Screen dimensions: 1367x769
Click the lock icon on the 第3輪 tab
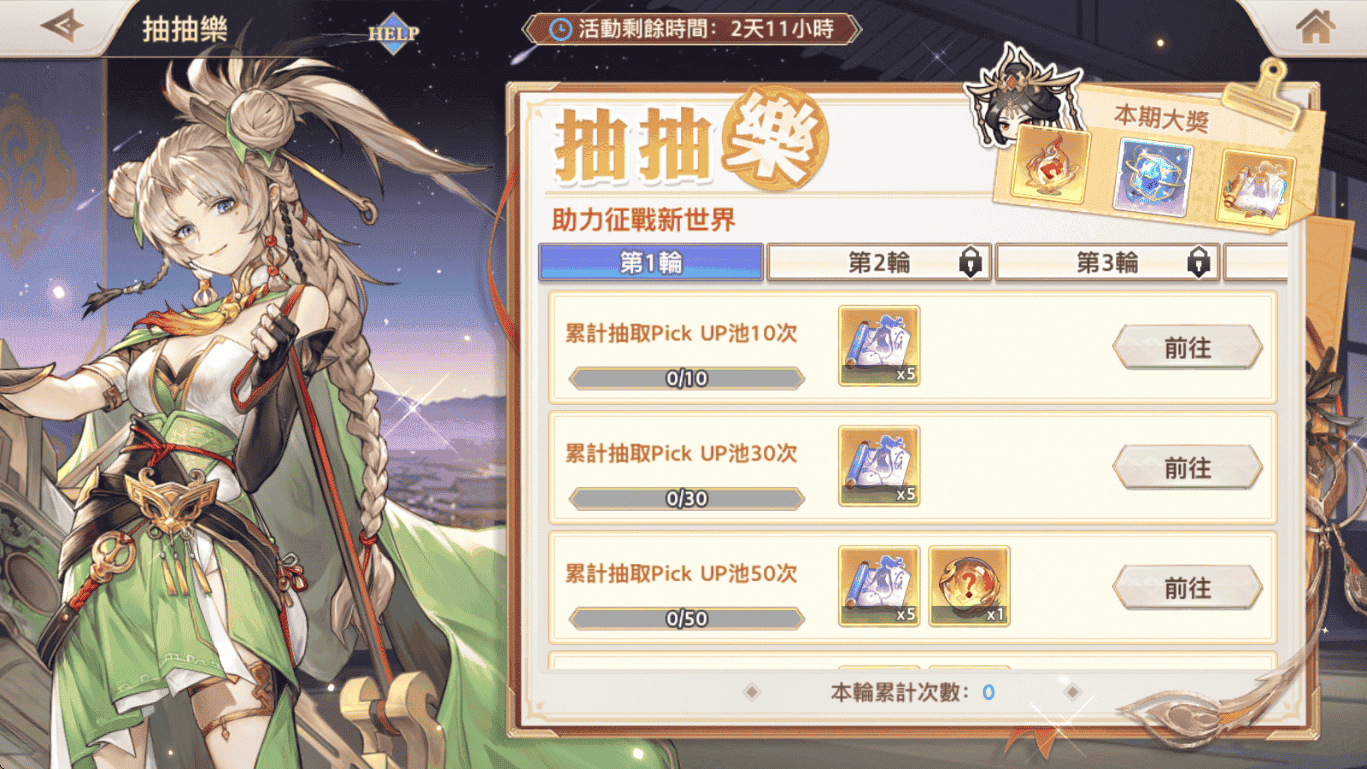(x=1199, y=263)
